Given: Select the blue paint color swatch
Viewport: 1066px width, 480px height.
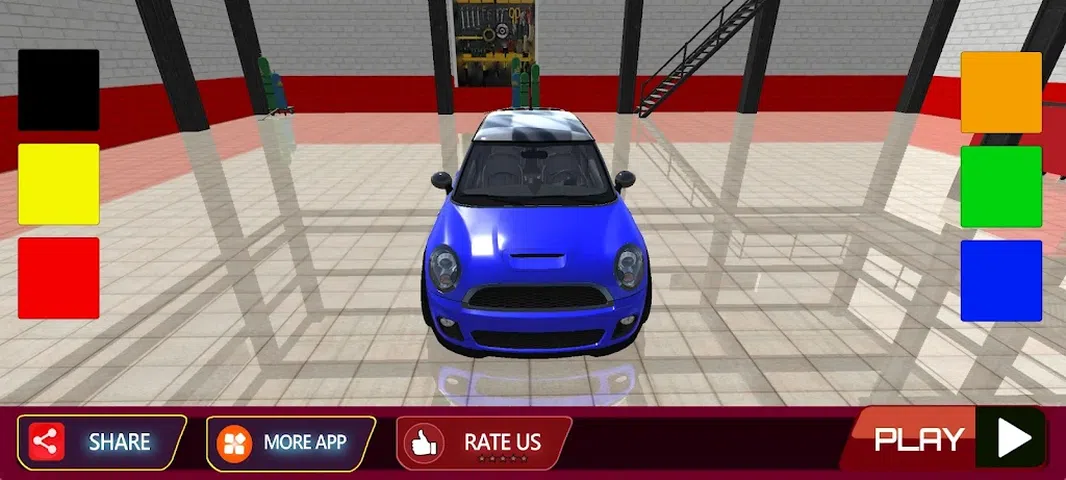Looking at the screenshot, I should pos(1001,281).
